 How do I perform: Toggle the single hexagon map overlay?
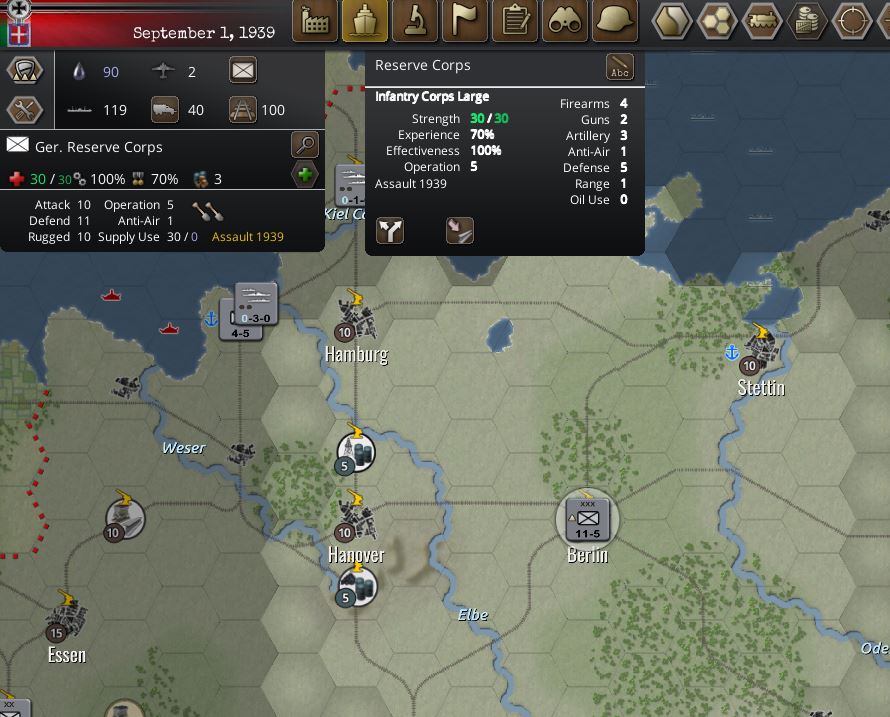[x=671, y=20]
